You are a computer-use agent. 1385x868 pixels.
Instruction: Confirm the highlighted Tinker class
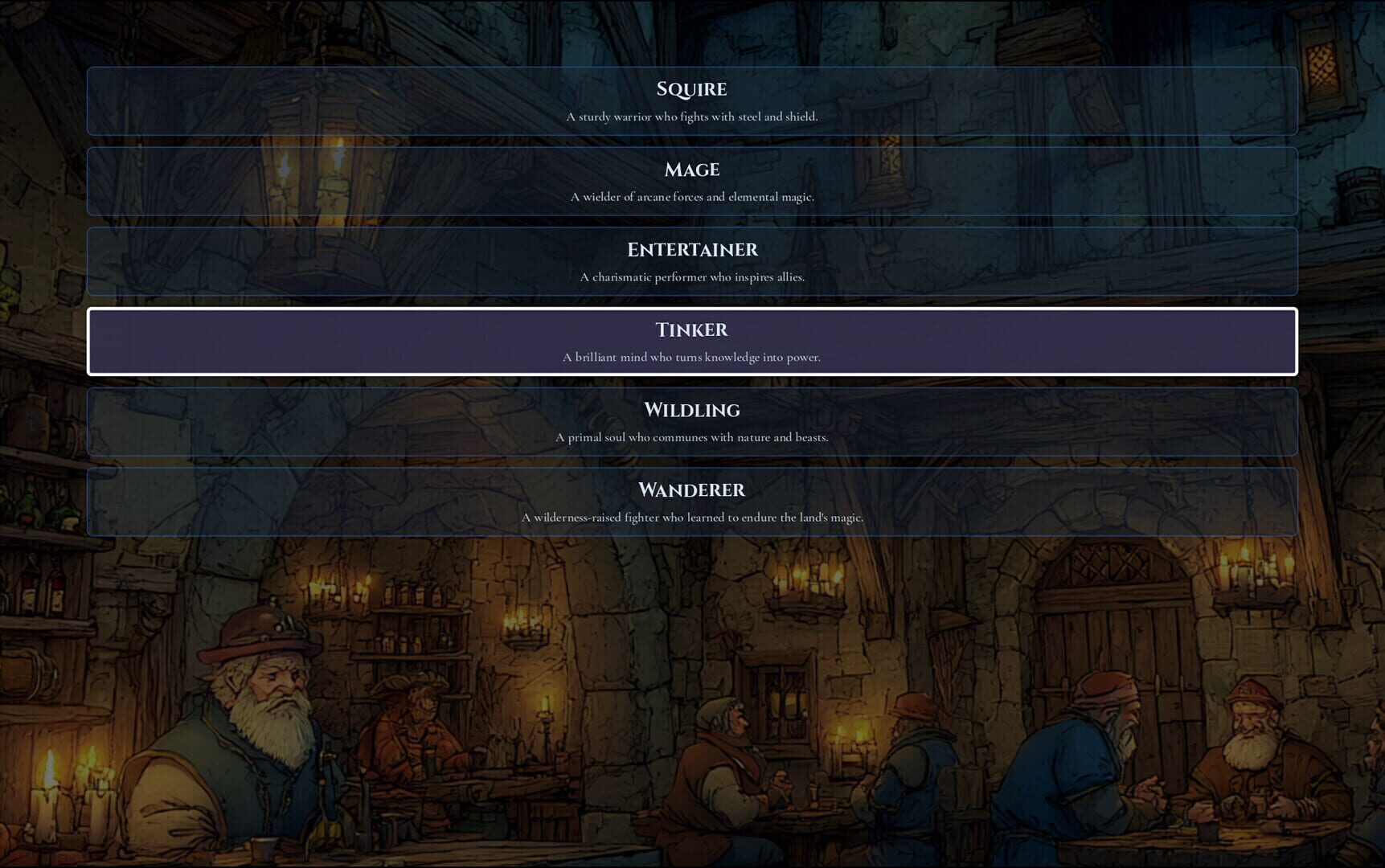[x=691, y=342]
